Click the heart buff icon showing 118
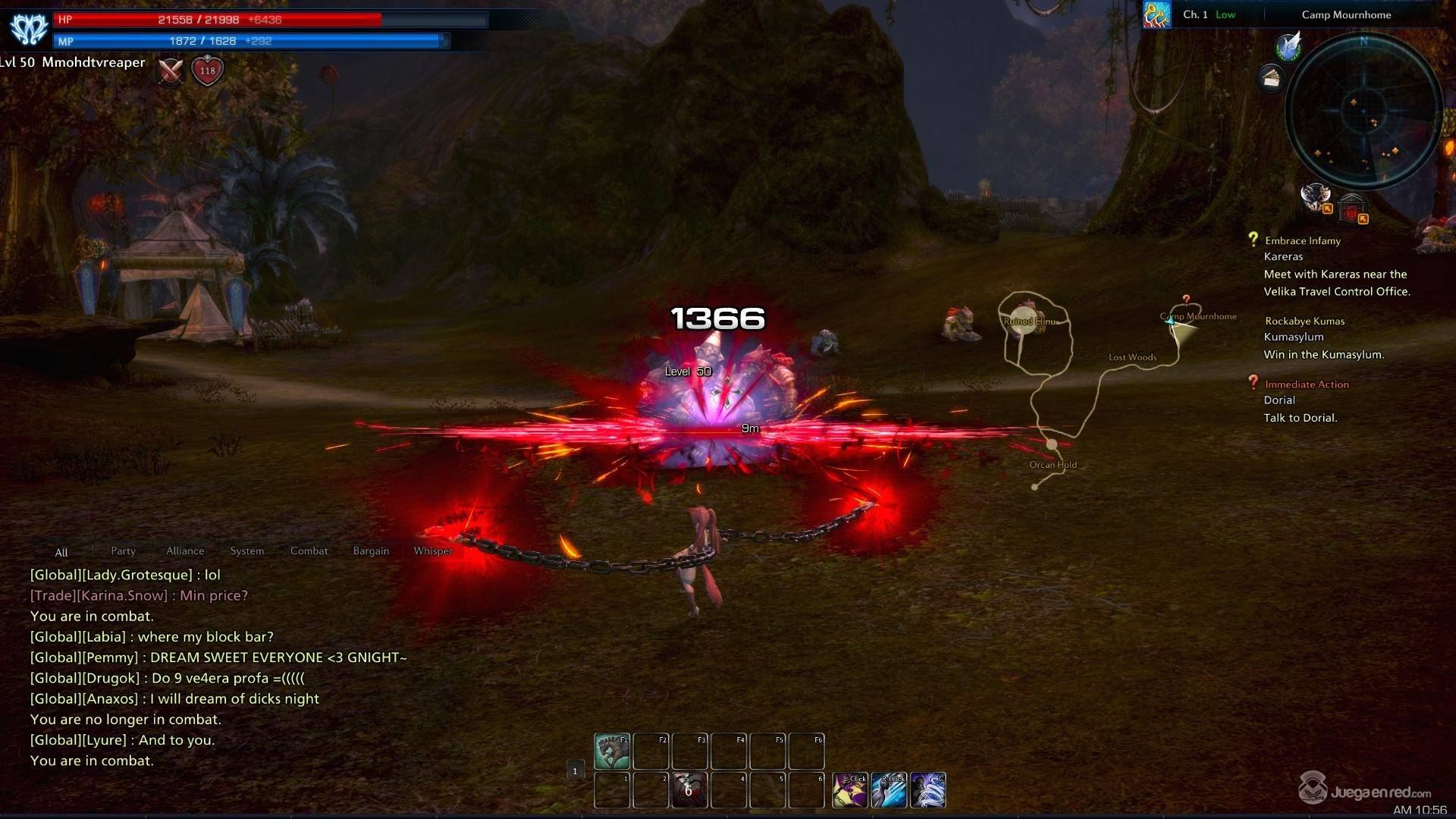 [x=207, y=71]
